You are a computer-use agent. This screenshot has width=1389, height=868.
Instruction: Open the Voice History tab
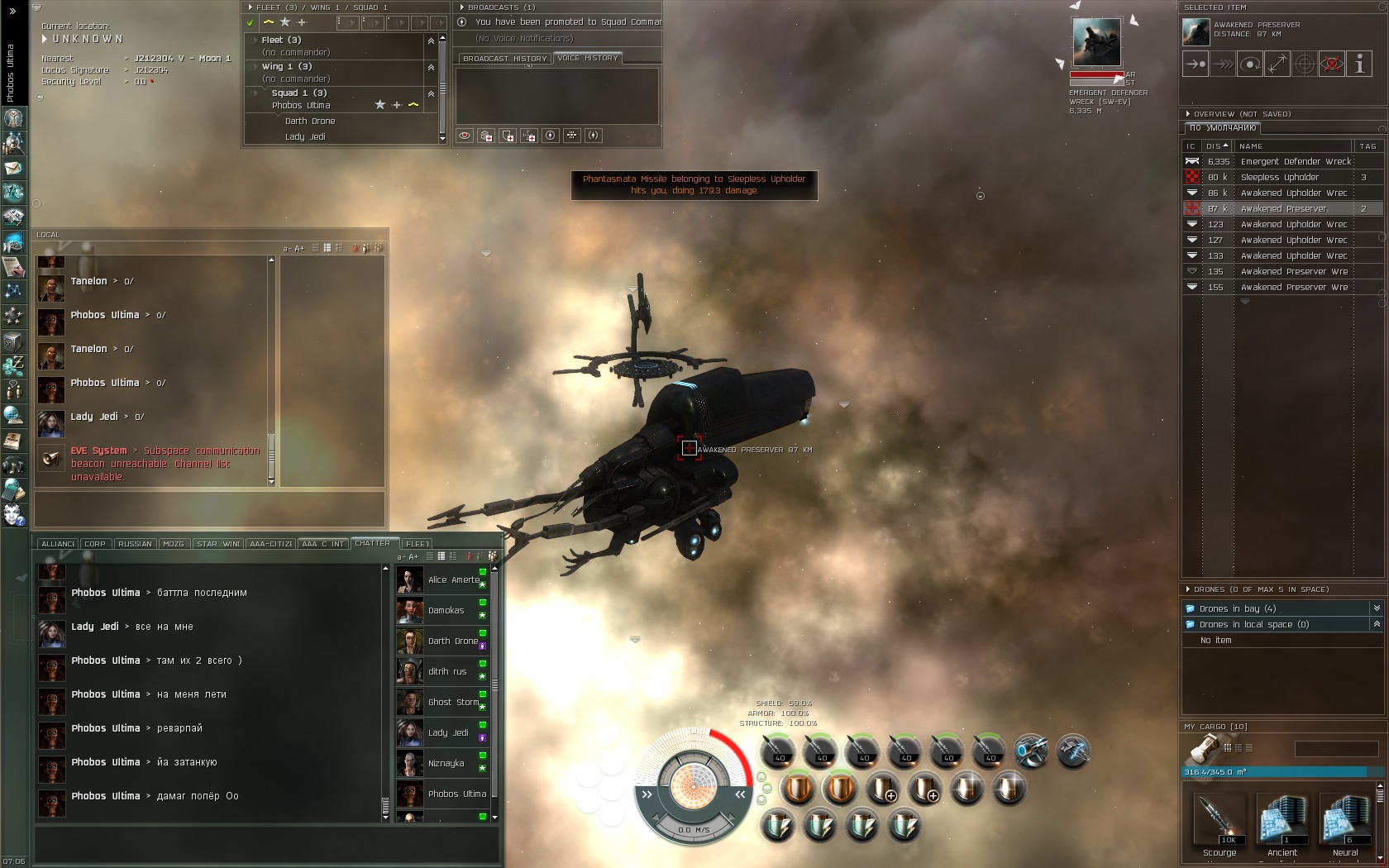pyautogui.click(x=588, y=59)
